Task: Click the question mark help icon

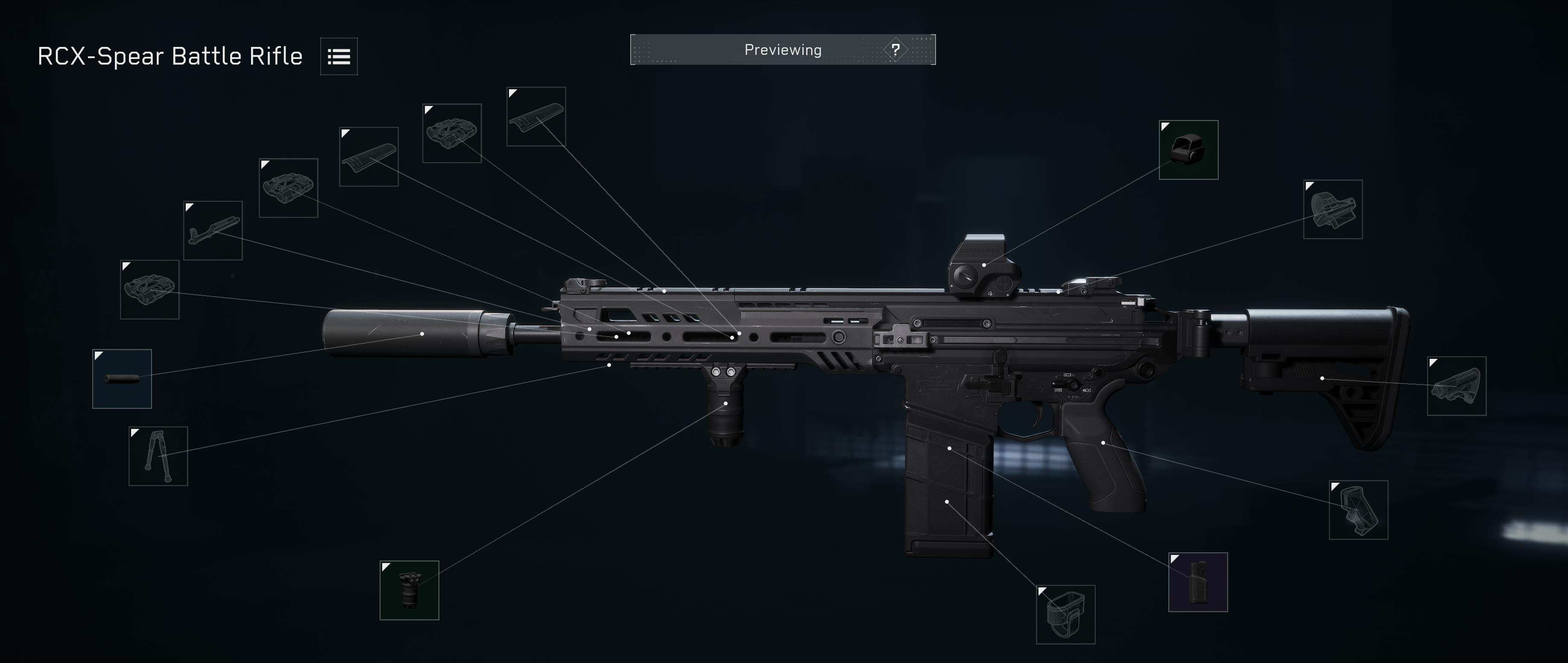Action: (895, 50)
